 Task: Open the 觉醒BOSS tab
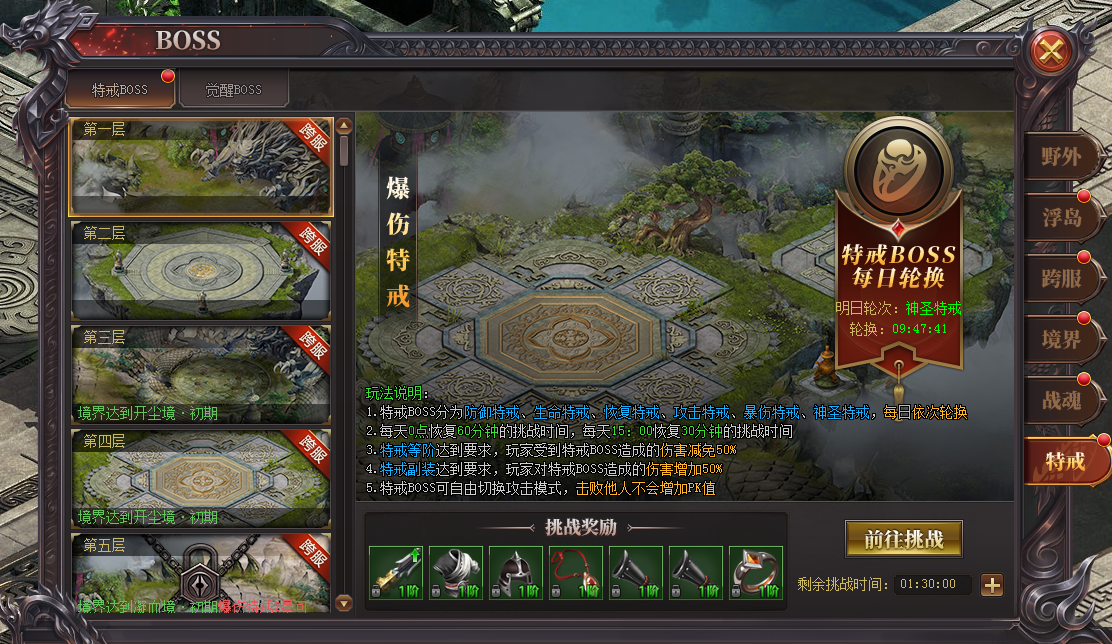[234, 89]
